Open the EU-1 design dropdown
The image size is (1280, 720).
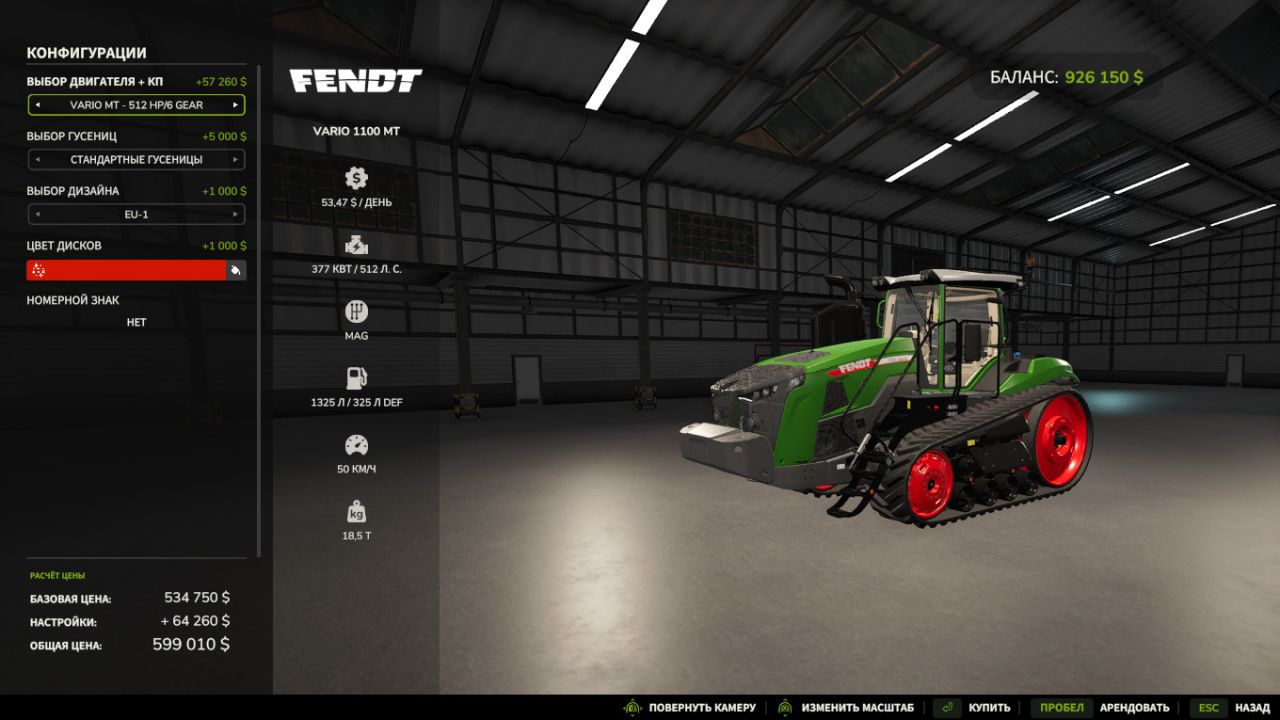point(136,214)
